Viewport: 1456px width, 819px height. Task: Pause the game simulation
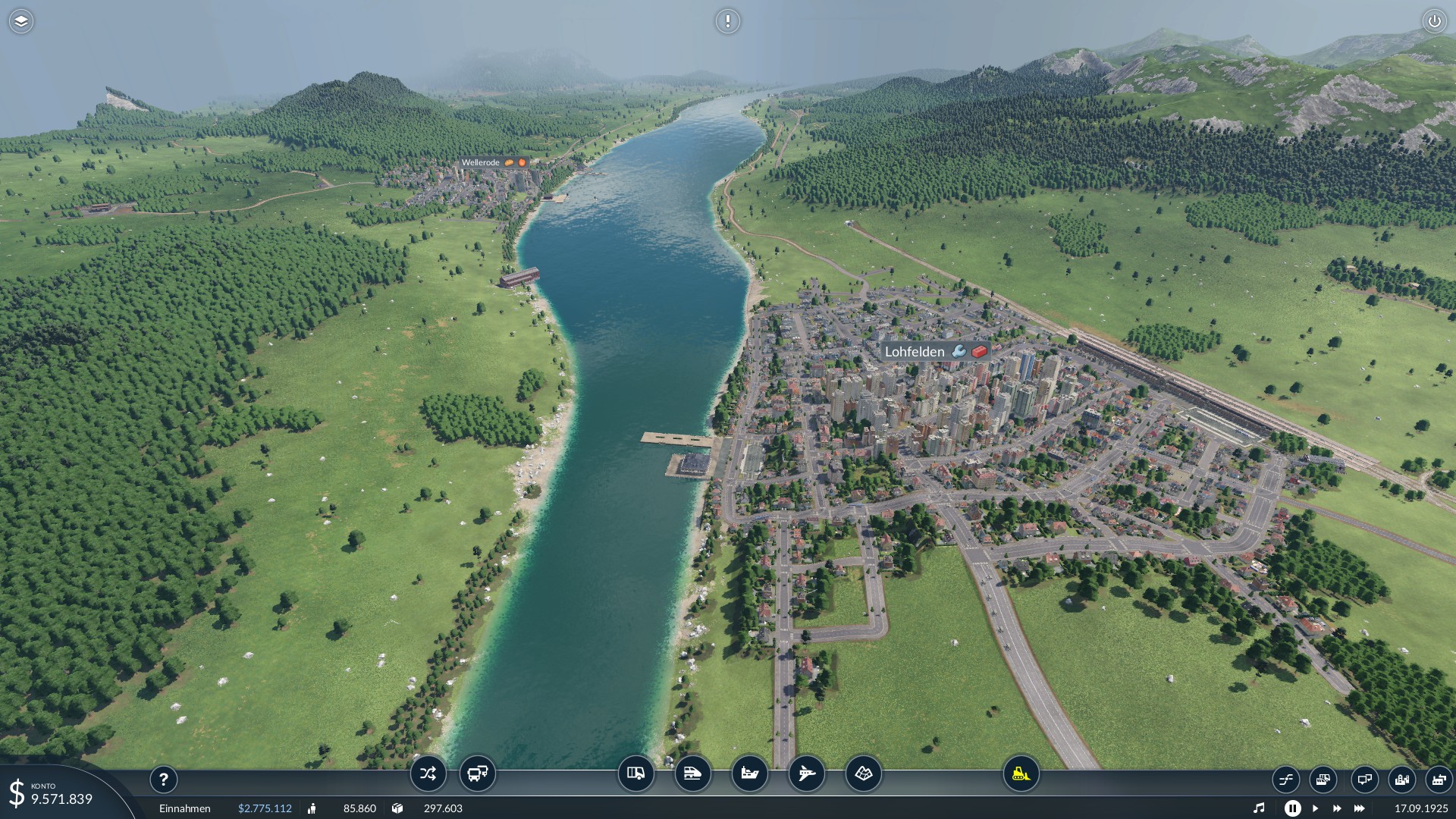pos(1292,808)
